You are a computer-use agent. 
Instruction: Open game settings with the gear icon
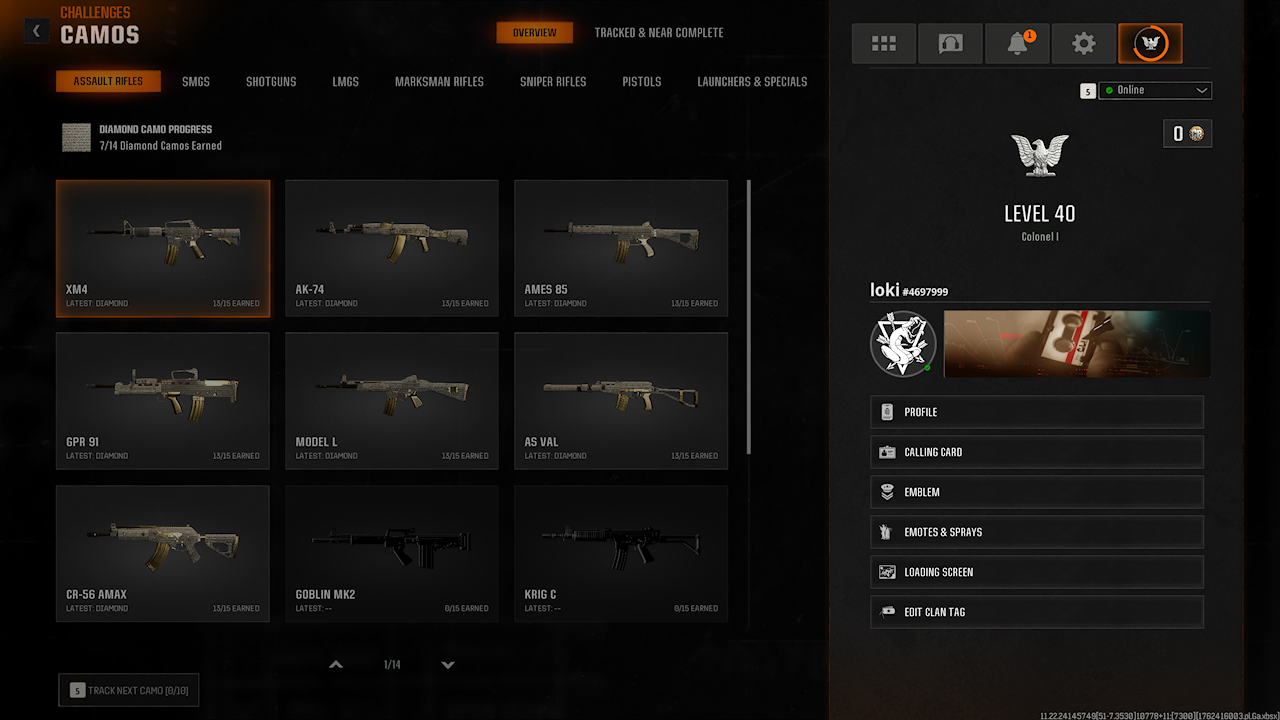click(x=1084, y=43)
